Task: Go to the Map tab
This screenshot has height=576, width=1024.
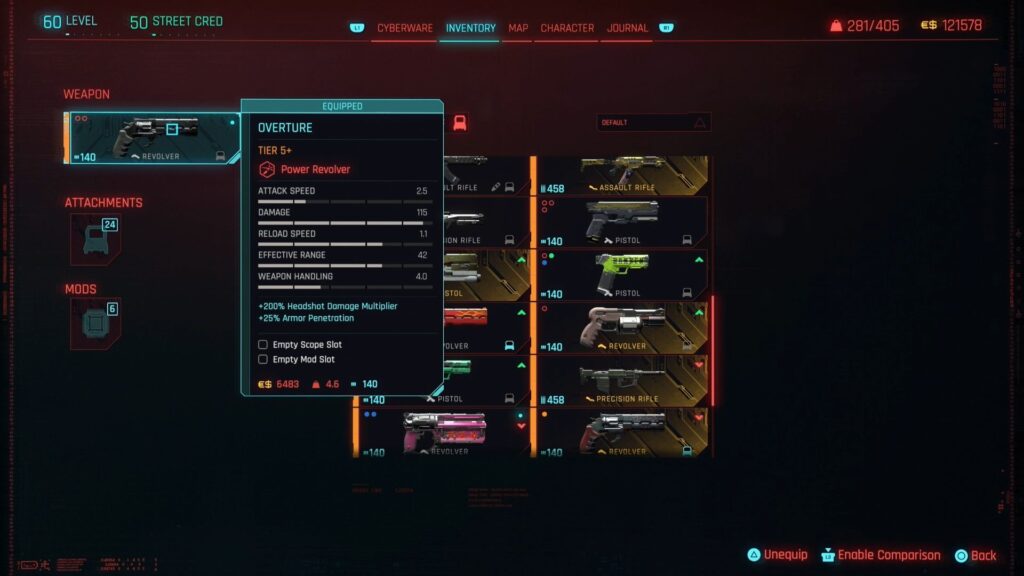Action: [518, 28]
